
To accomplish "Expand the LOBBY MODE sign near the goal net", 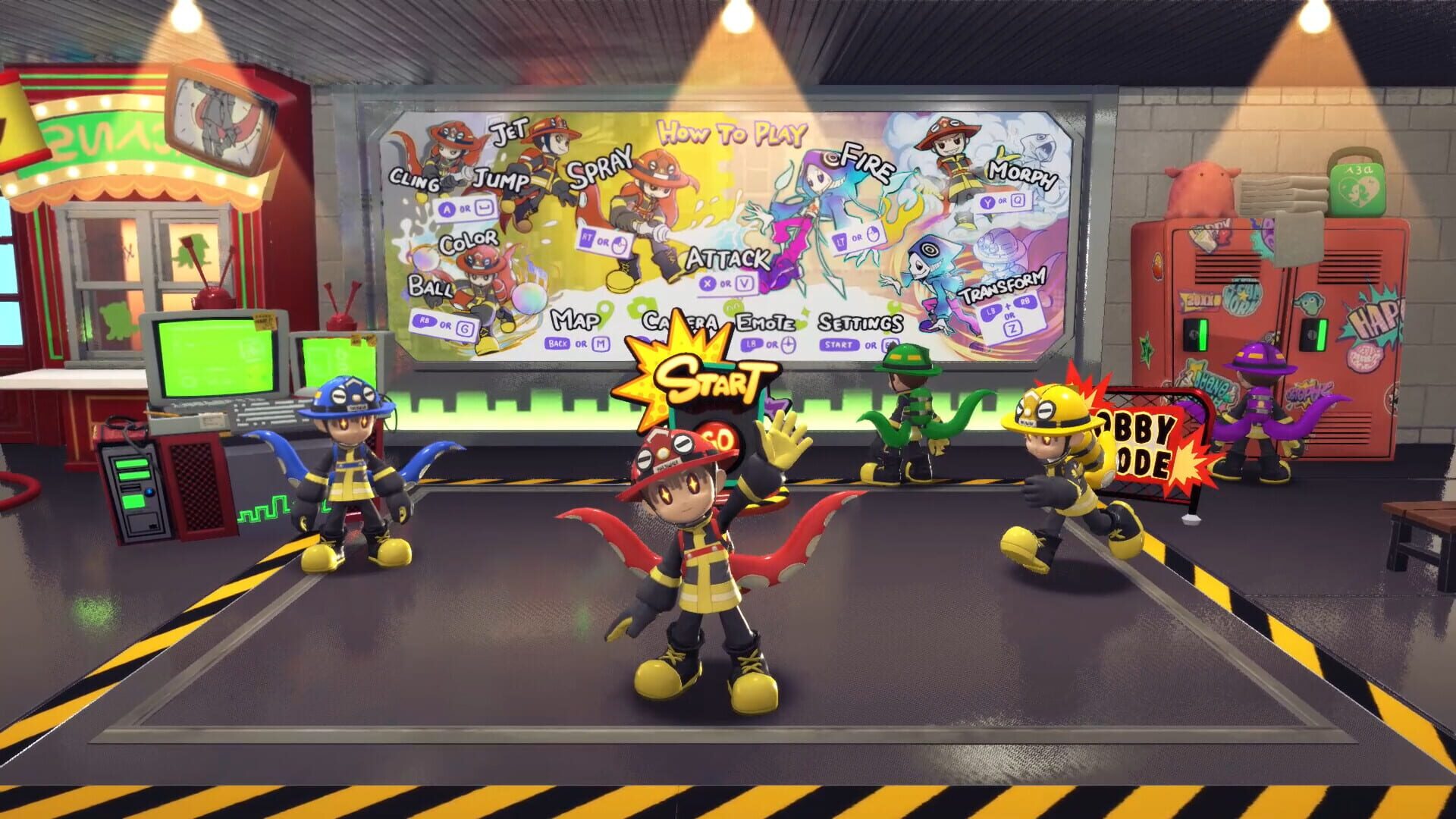I will pyautogui.click(x=1139, y=438).
